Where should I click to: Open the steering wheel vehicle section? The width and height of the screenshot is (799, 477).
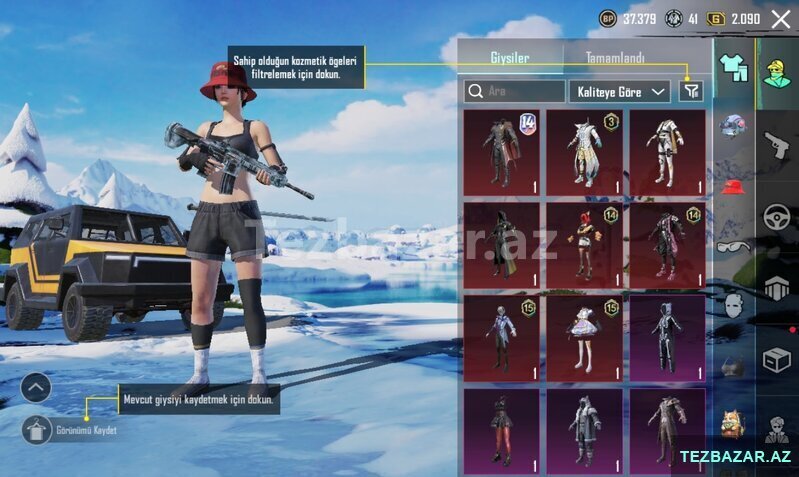pyautogui.click(x=777, y=218)
